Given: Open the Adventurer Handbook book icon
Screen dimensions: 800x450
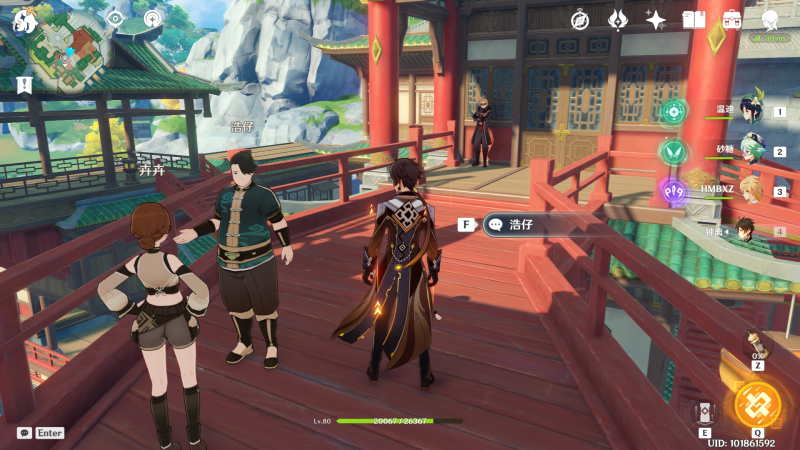Looking at the screenshot, I should [694, 19].
